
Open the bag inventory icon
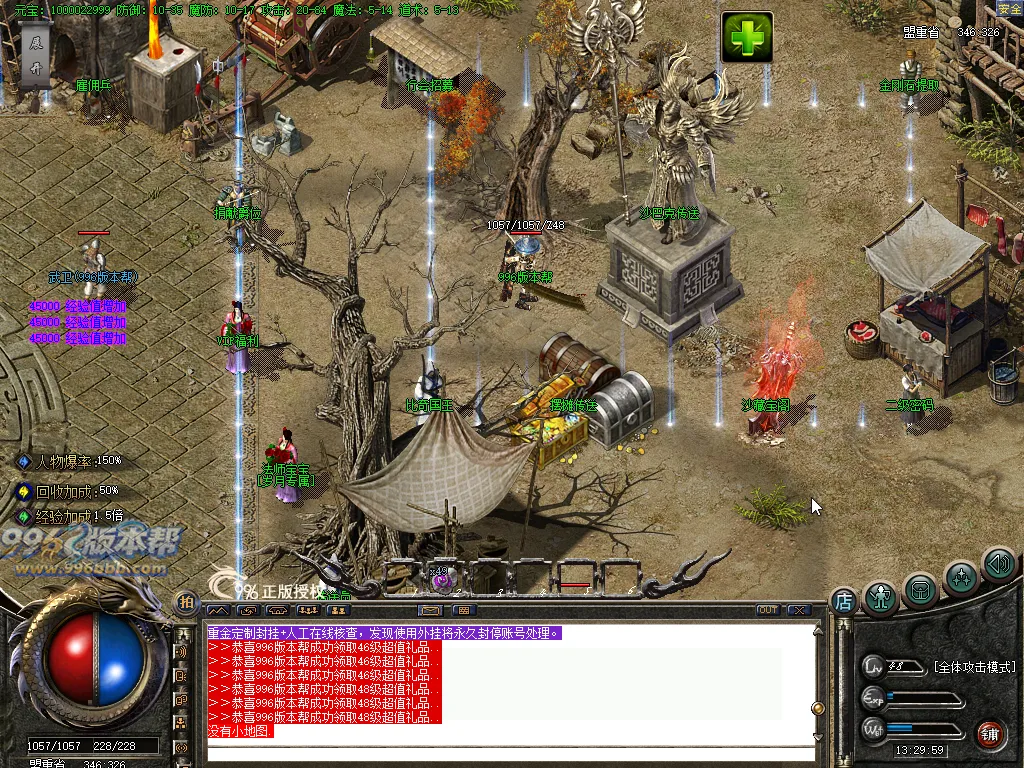click(921, 590)
